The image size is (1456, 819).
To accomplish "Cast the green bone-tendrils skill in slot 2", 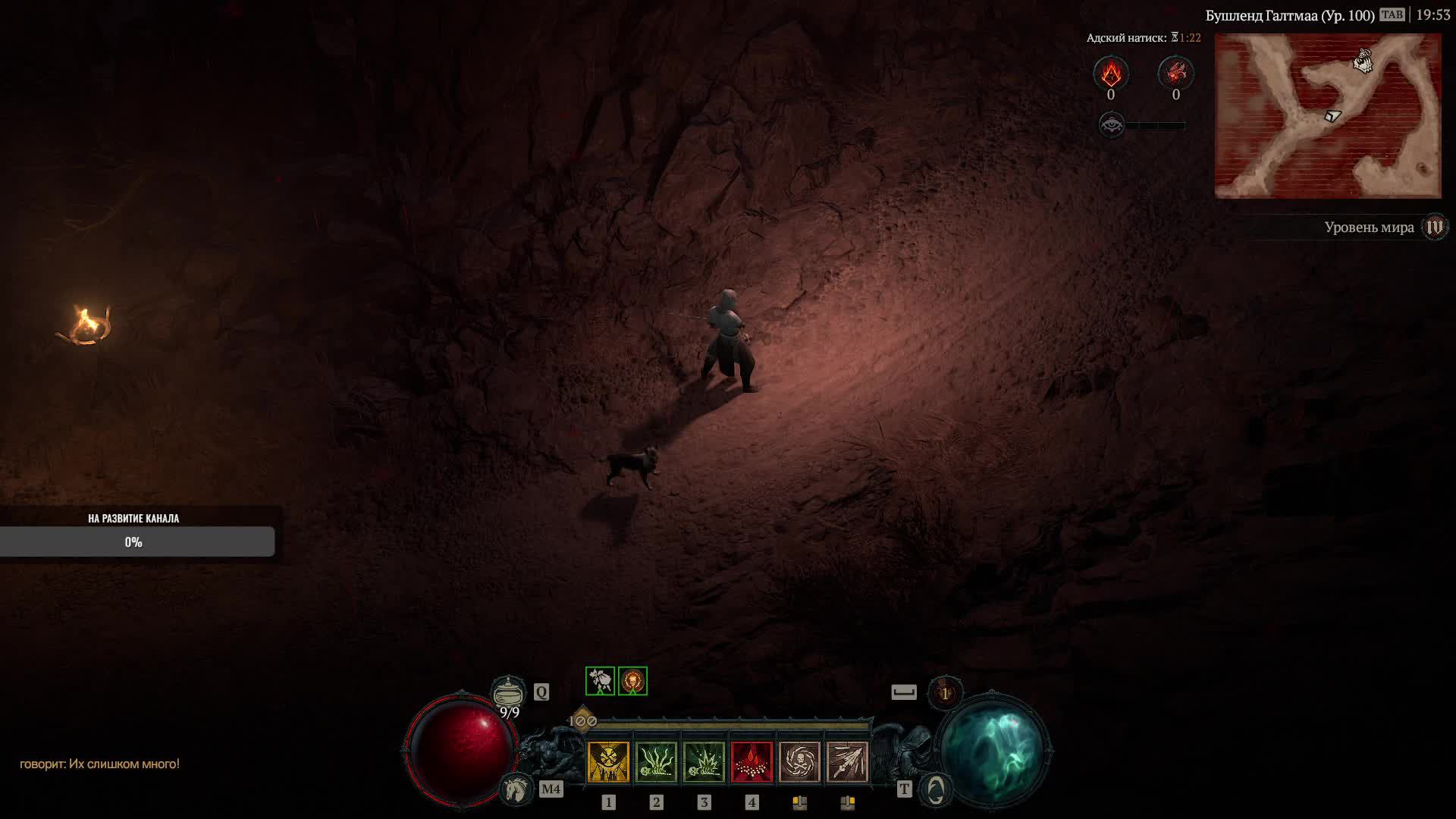I will (x=656, y=761).
